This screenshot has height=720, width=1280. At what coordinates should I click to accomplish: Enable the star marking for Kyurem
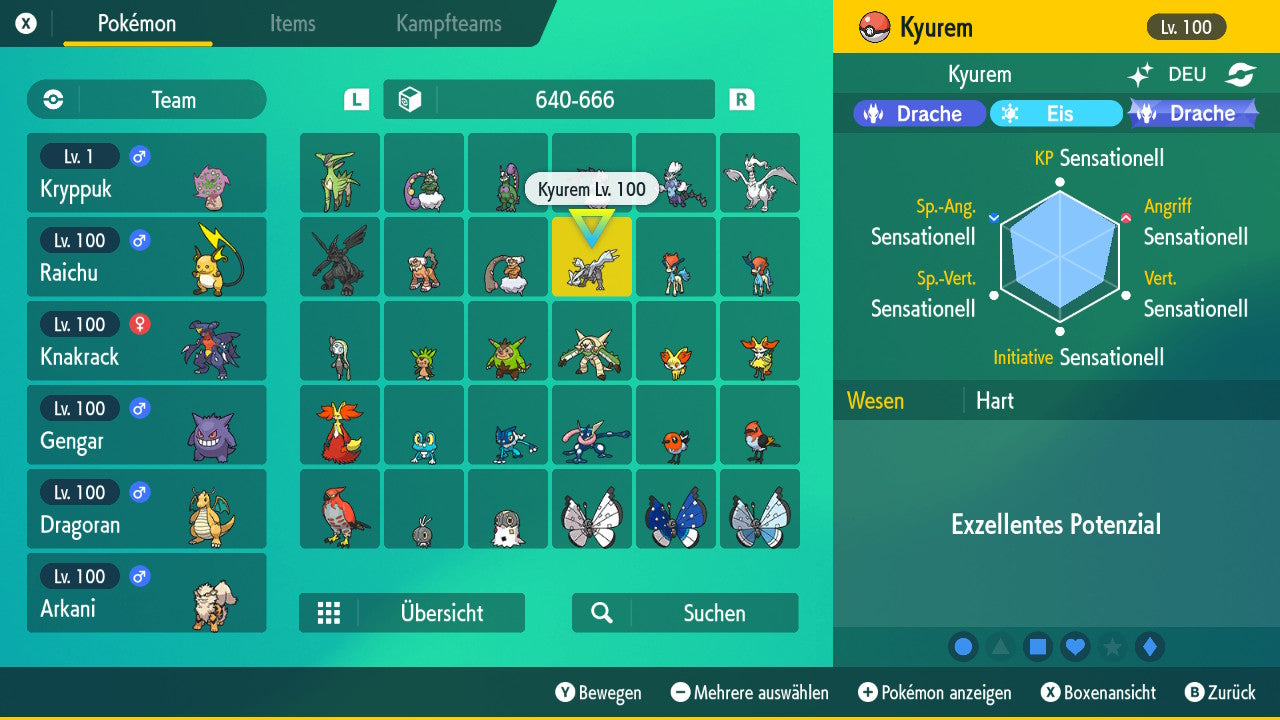click(1112, 647)
